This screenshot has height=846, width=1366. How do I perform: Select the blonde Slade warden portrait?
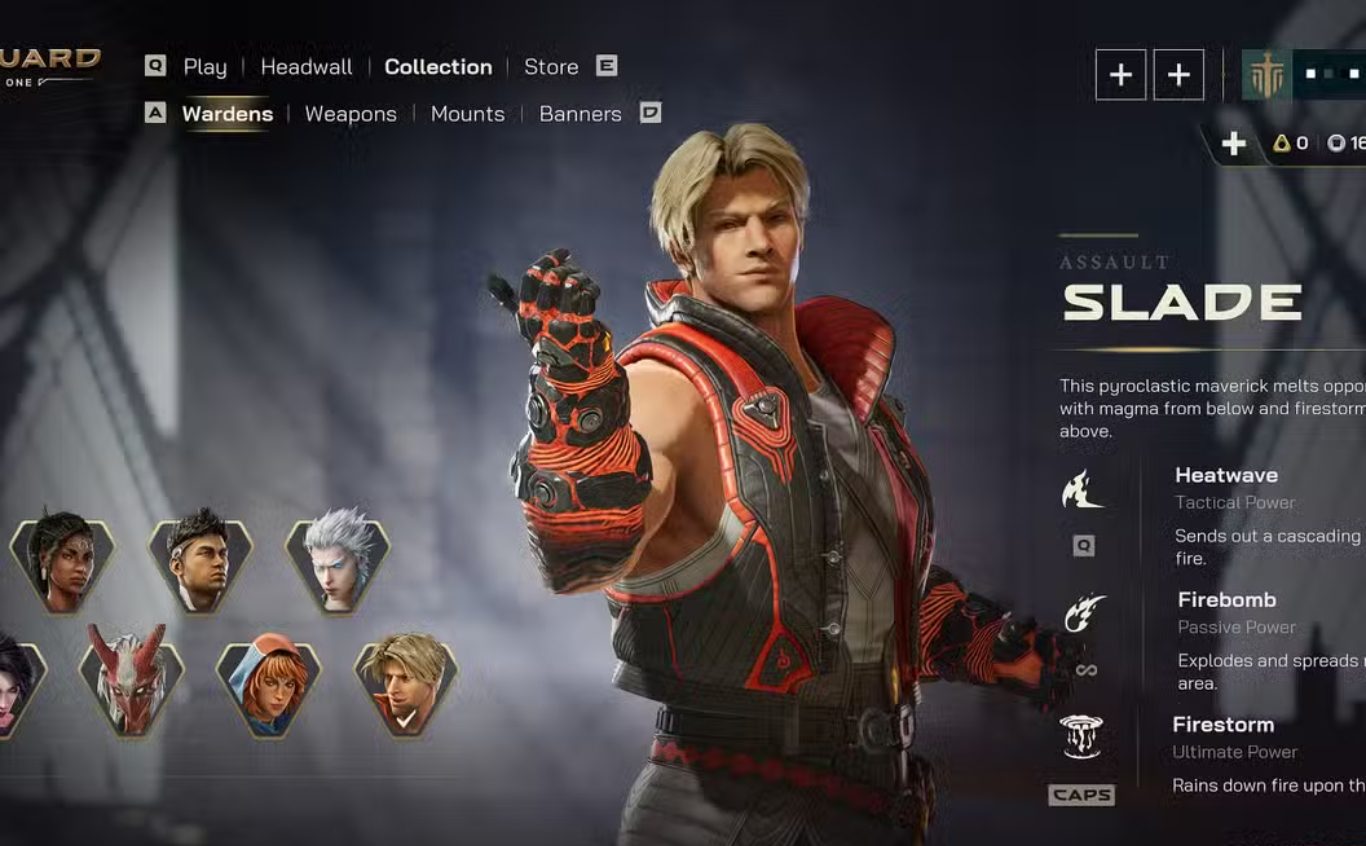pos(406,683)
